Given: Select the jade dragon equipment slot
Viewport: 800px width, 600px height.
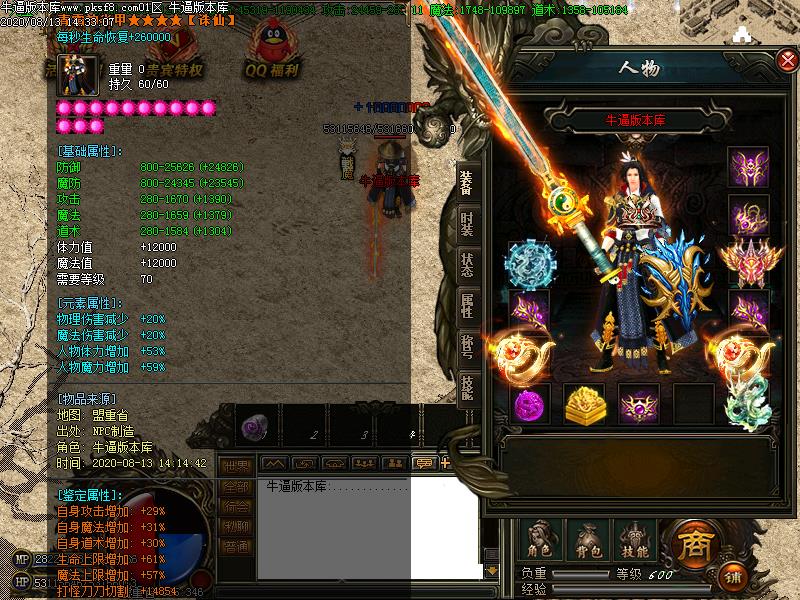Looking at the screenshot, I should 745,404.
